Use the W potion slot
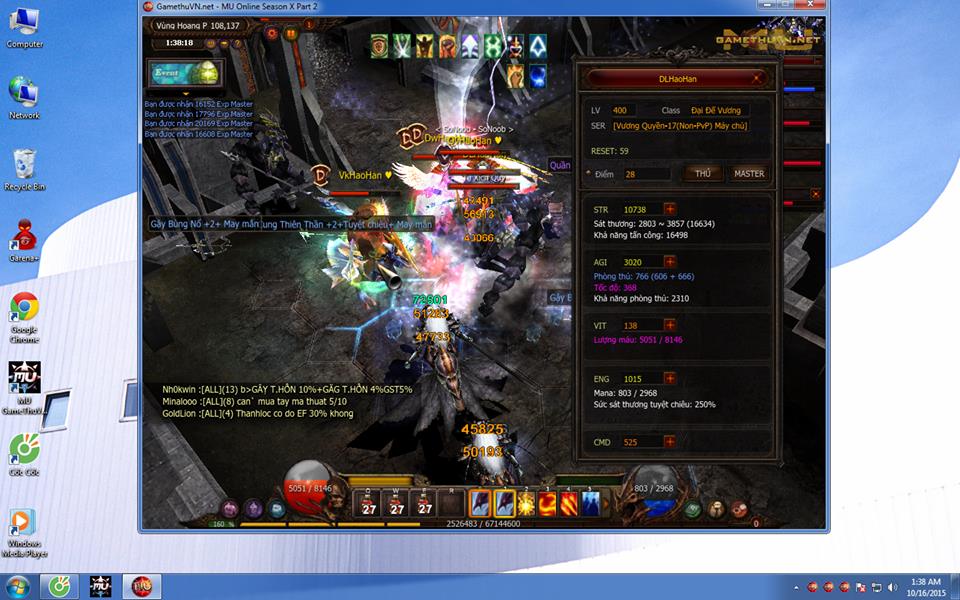The image size is (960, 600). pos(397,505)
